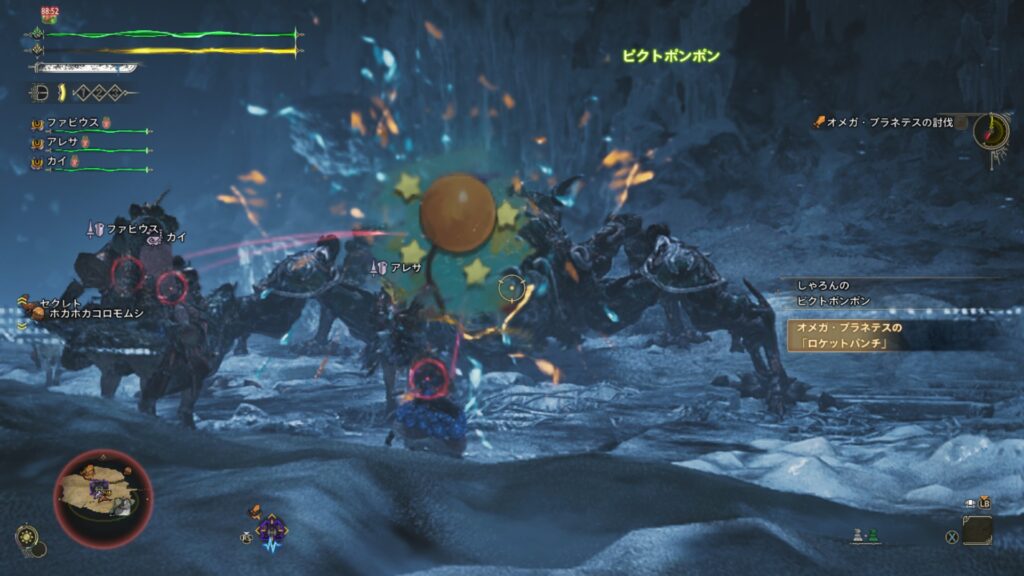Click the sun compass icon beside minimap
Image resolution: width=1024 pixels, height=576 pixels.
(x=26, y=538)
